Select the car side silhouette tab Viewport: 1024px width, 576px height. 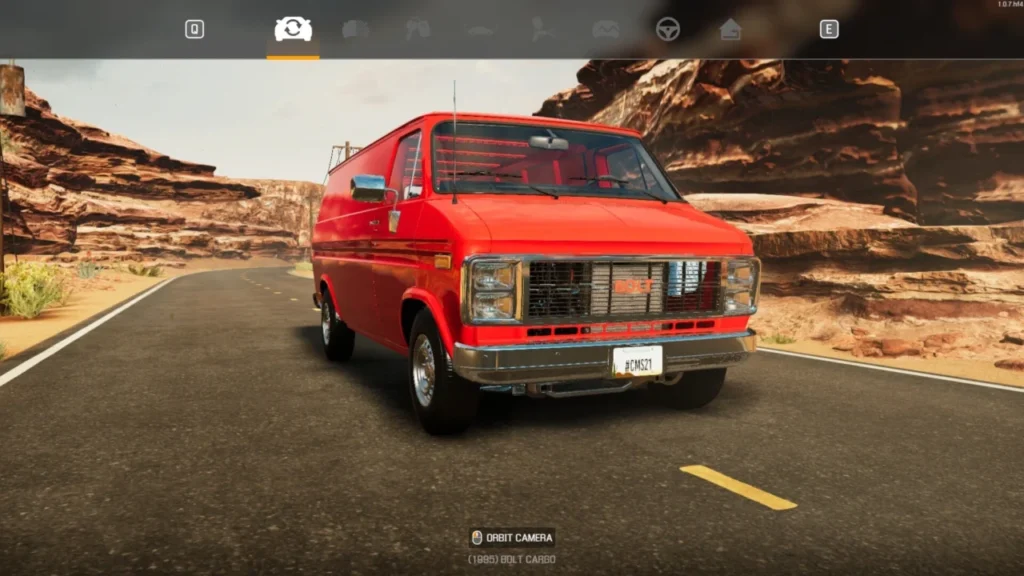[480, 30]
